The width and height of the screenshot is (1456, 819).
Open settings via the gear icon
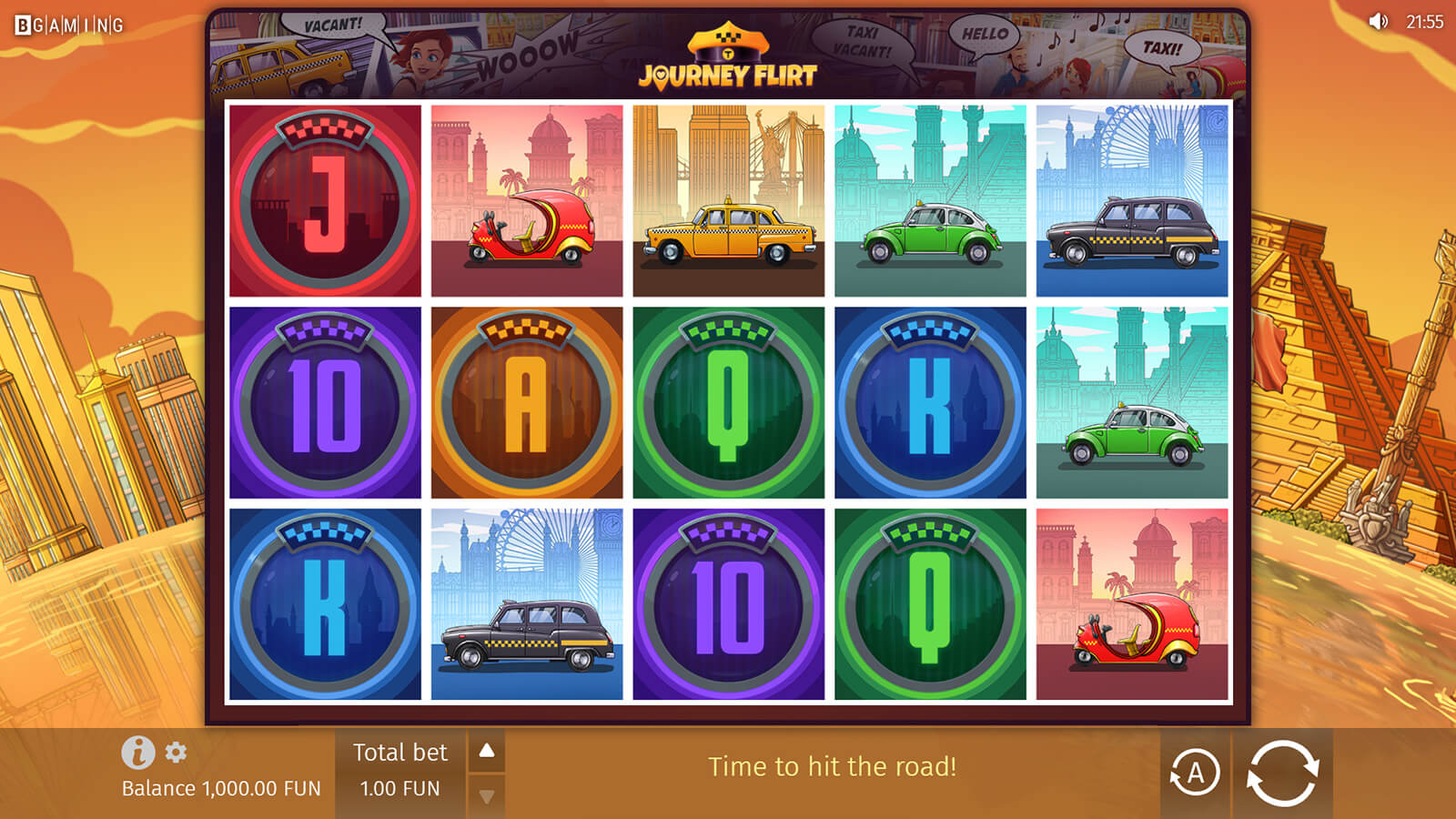tap(176, 753)
